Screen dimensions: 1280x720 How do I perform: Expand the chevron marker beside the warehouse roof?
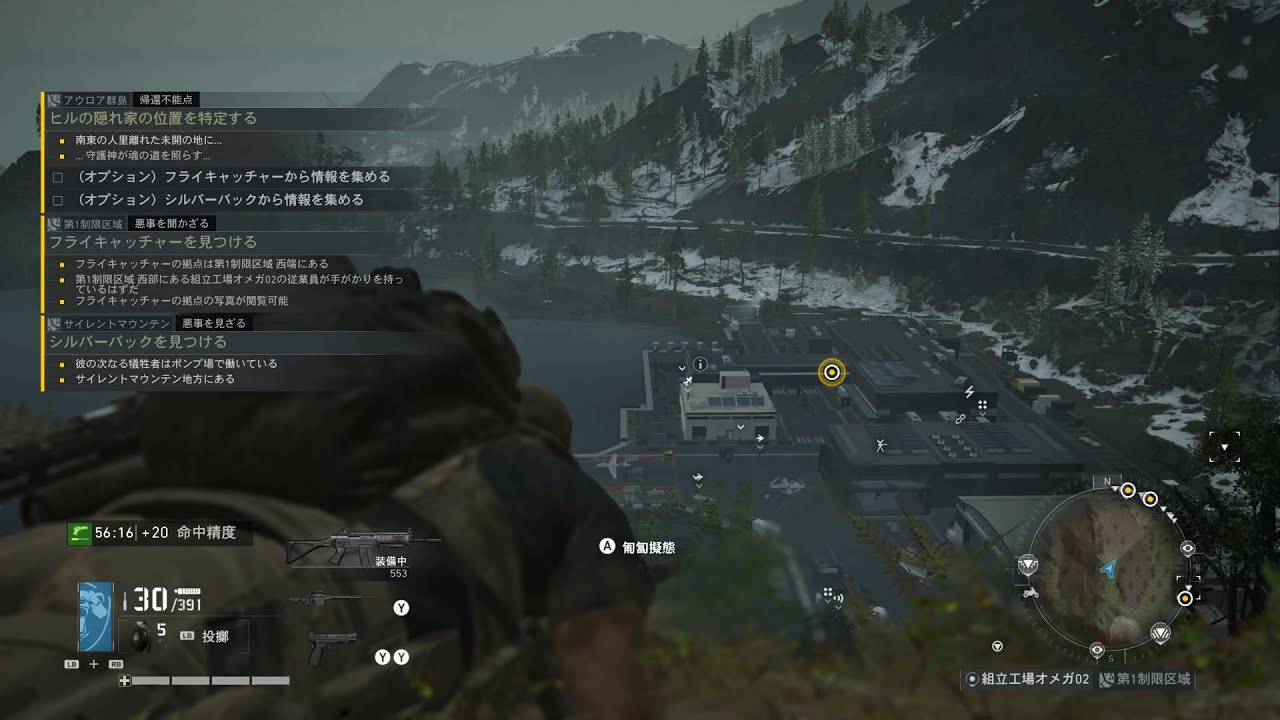click(742, 426)
